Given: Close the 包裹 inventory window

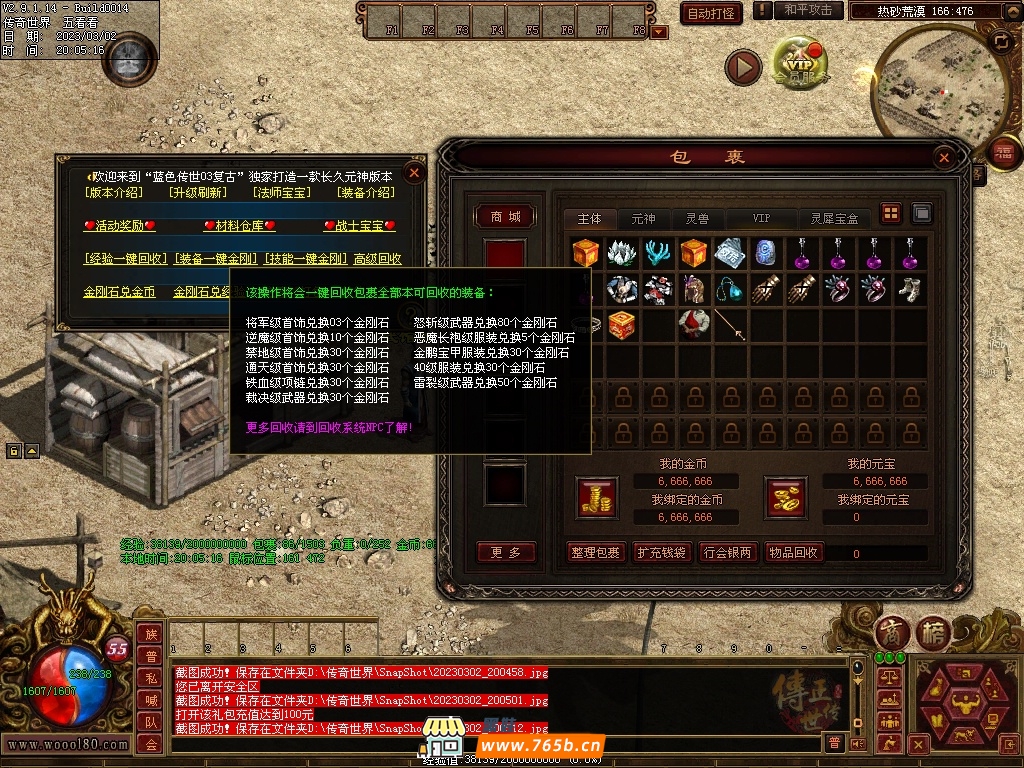Looking at the screenshot, I should [x=944, y=158].
